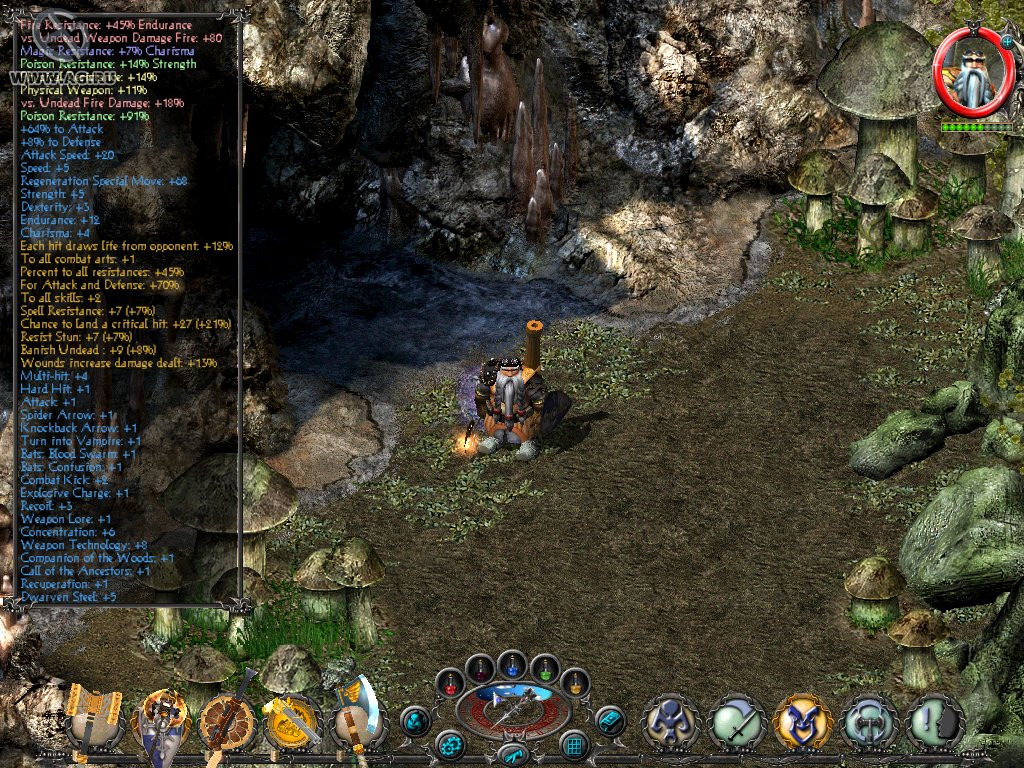Image resolution: width=1024 pixels, height=768 pixels.
Task: Use the dark crimson potion
Action: (x=480, y=667)
